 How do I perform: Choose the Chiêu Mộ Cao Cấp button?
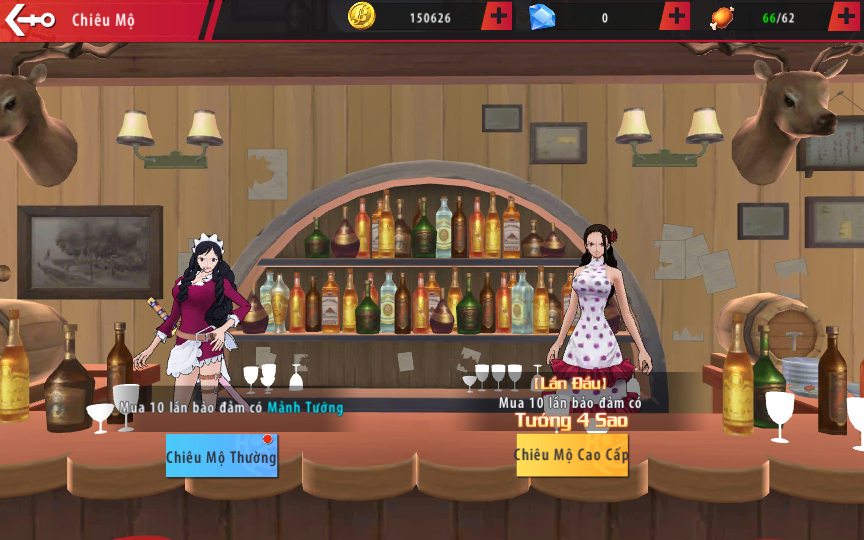(x=571, y=455)
